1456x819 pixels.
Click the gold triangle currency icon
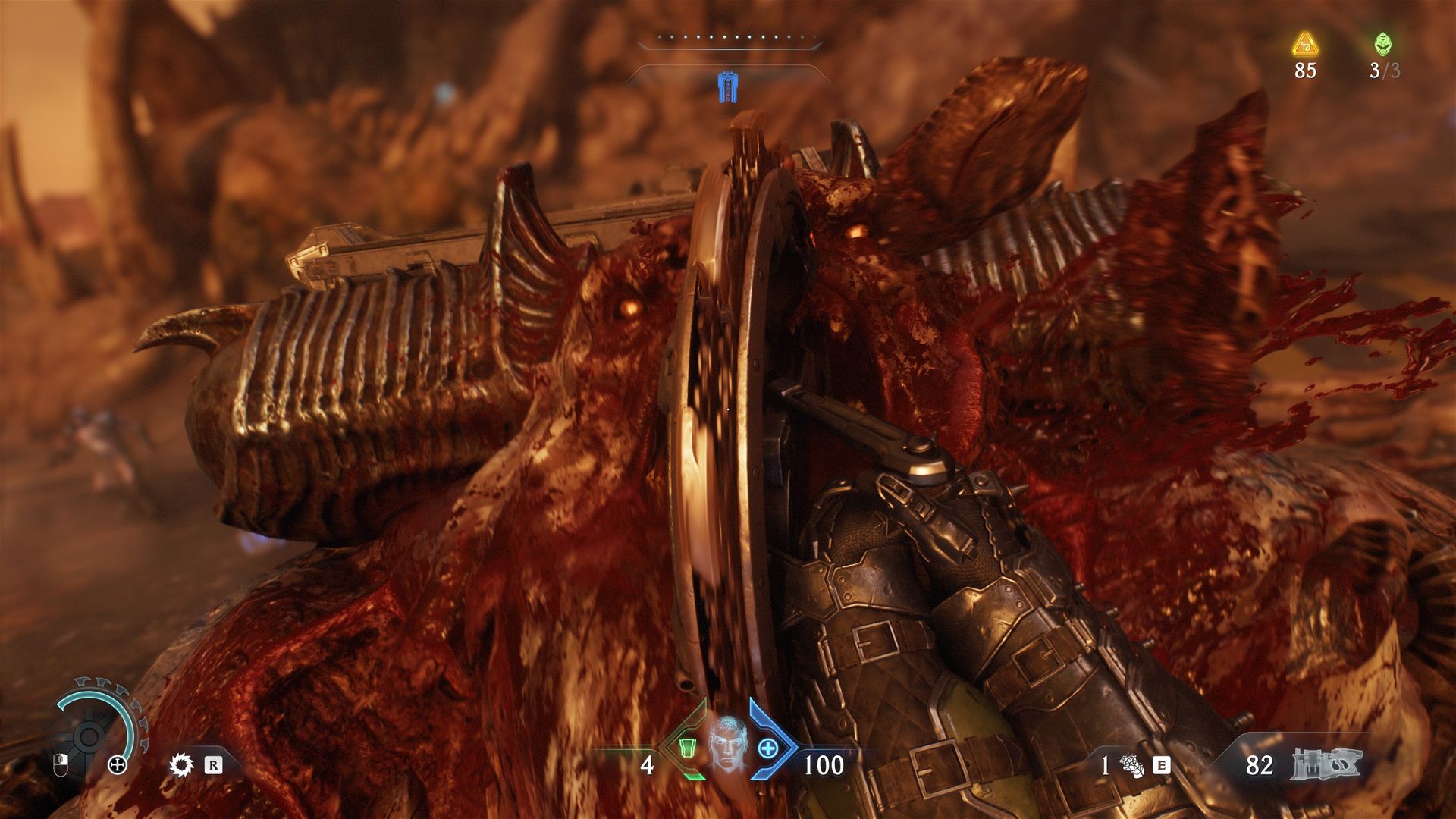1305,45
